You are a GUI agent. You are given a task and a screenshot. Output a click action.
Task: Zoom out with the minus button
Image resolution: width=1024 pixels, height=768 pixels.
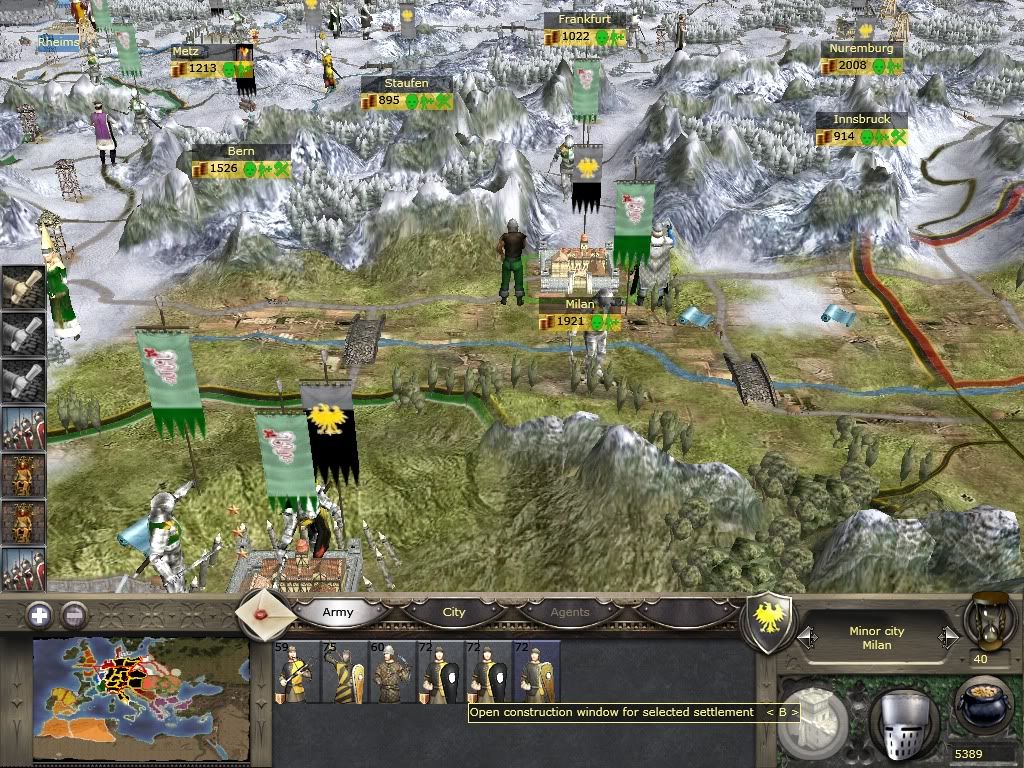point(74,614)
